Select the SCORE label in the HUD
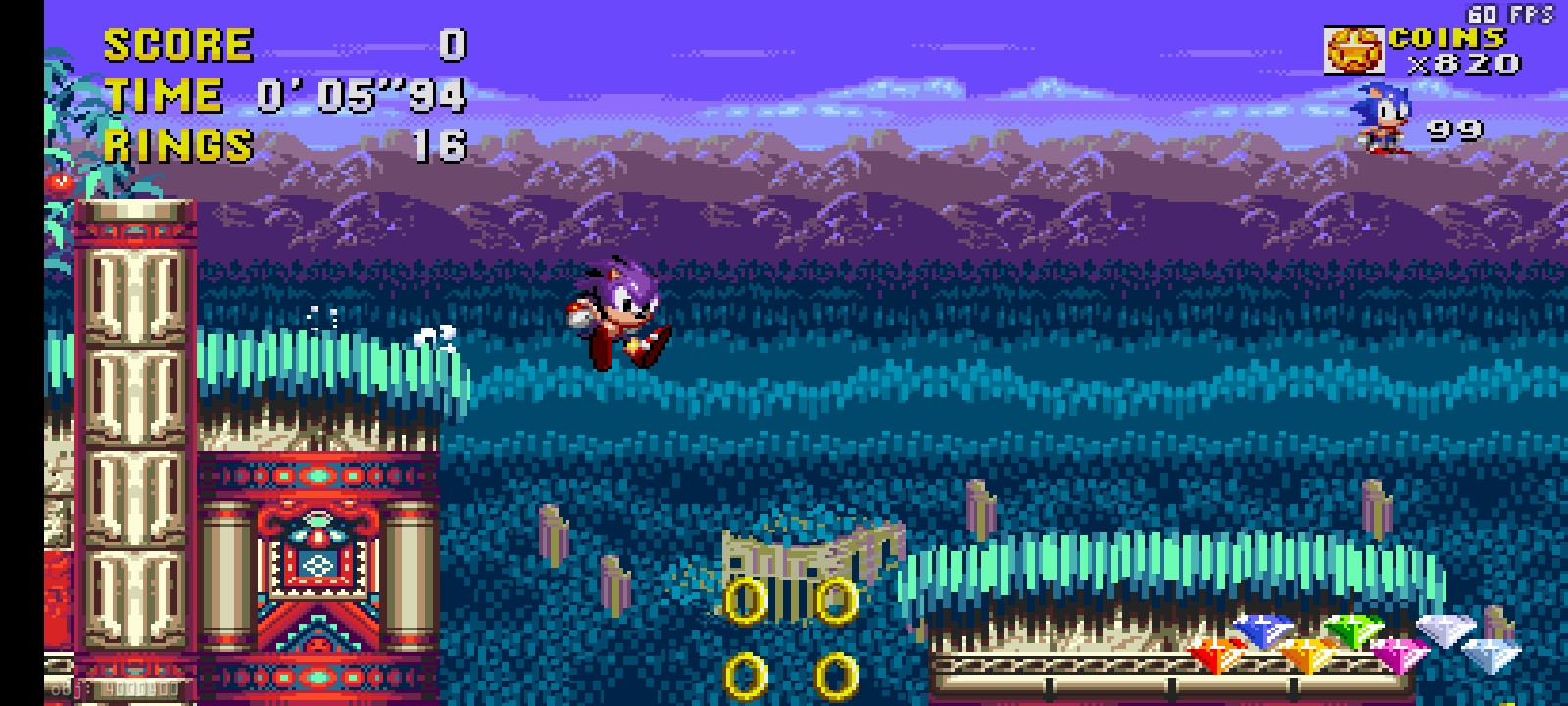 point(176,44)
